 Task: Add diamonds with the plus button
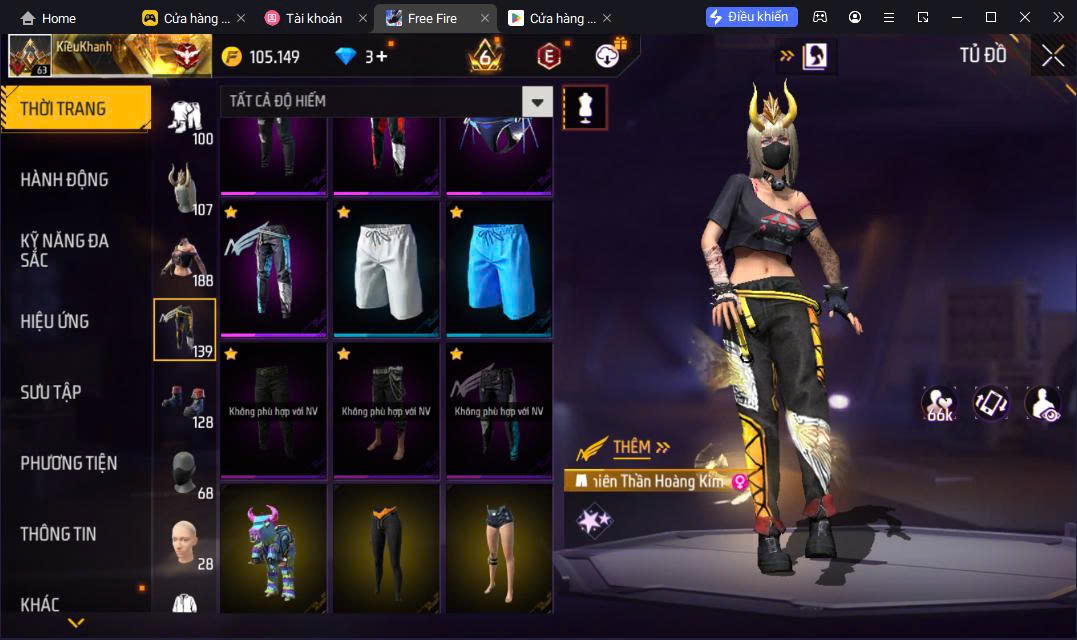382,57
